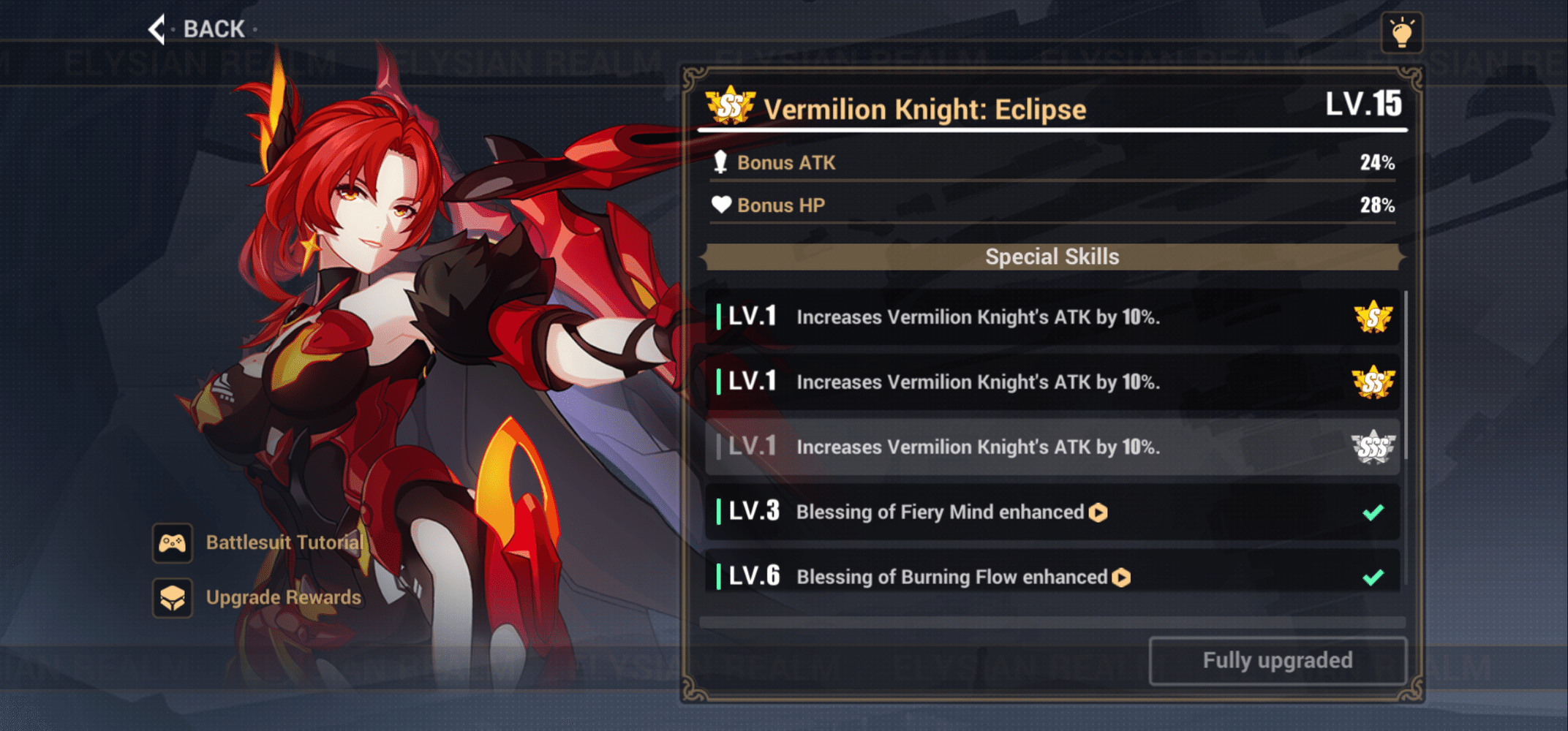Select the Vermilion Knight: Eclipse title

click(x=926, y=108)
